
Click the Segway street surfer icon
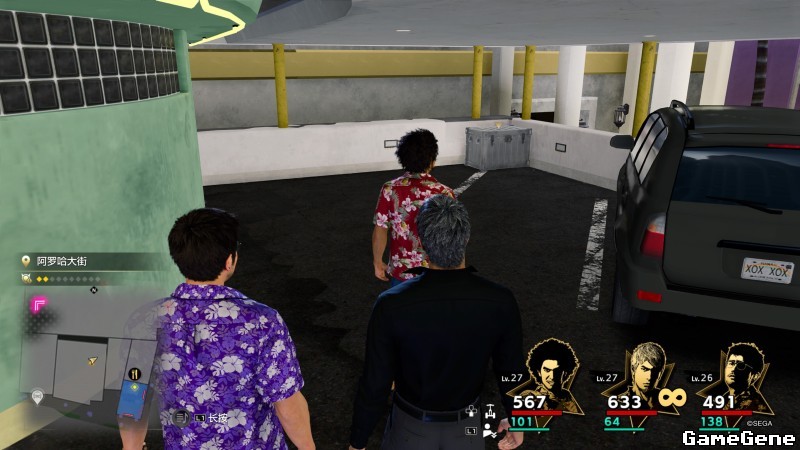click(x=490, y=412)
